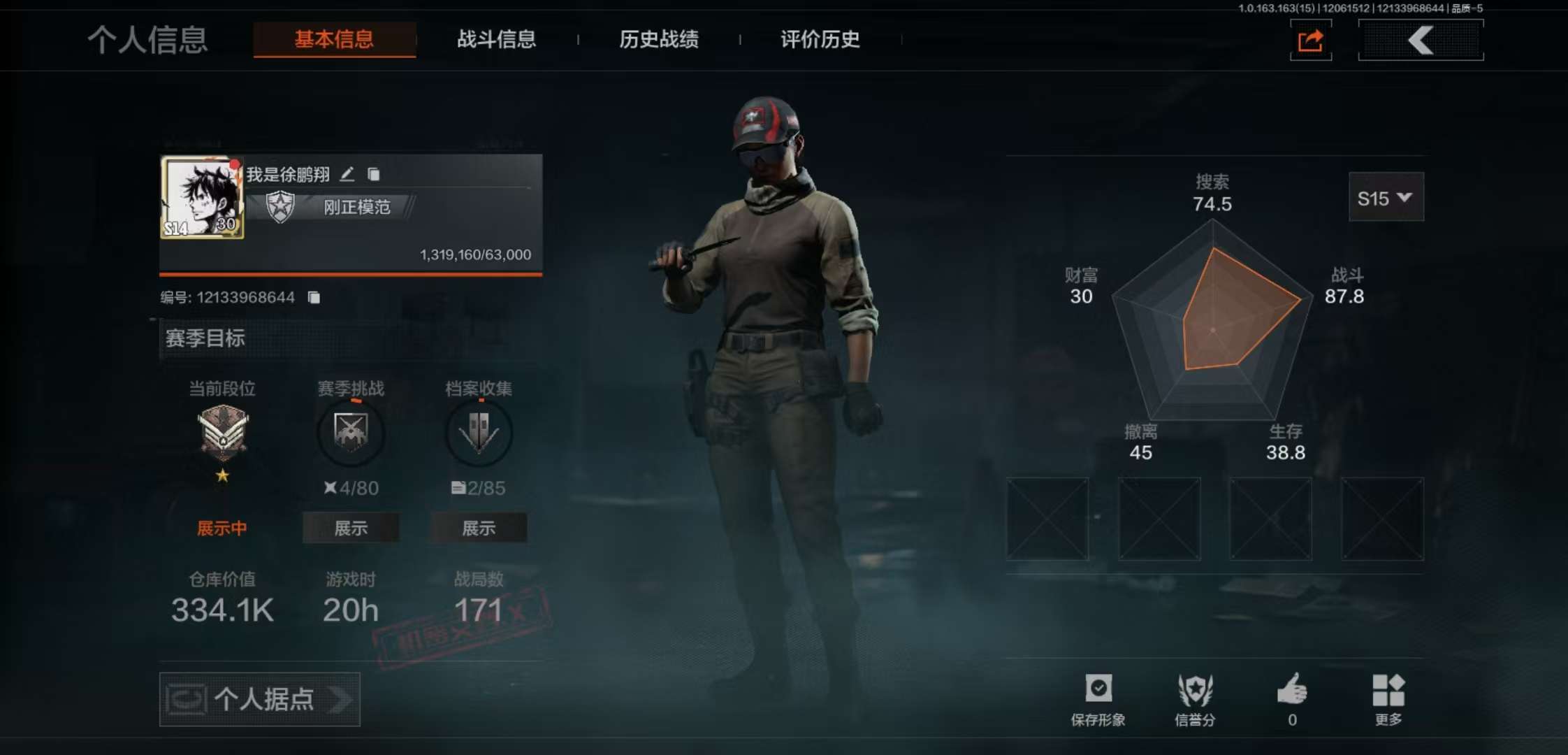
Task: Enter 个人据点 personal base
Action: coord(259,700)
